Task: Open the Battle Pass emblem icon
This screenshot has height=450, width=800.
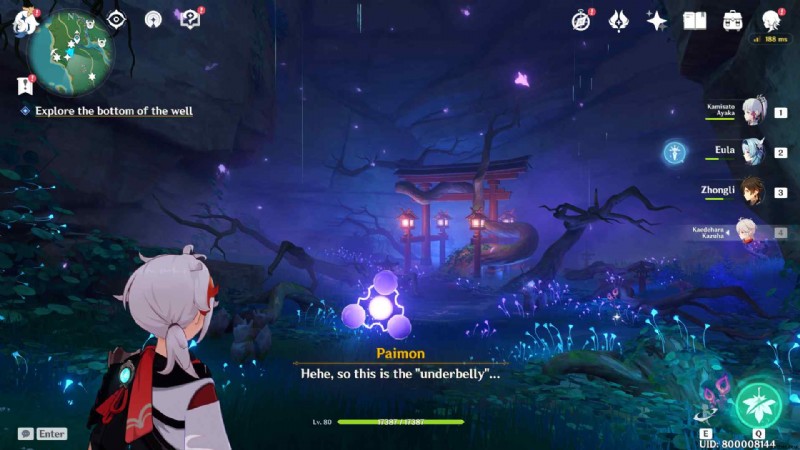Action: coord(619,20)
